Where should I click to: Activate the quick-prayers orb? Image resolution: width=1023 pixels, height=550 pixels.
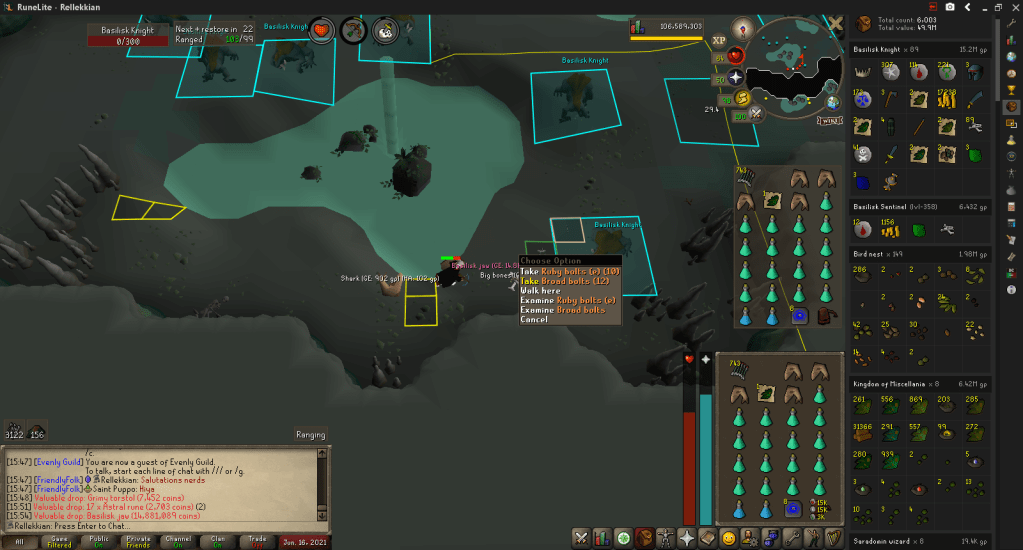[x=737, y=76]
